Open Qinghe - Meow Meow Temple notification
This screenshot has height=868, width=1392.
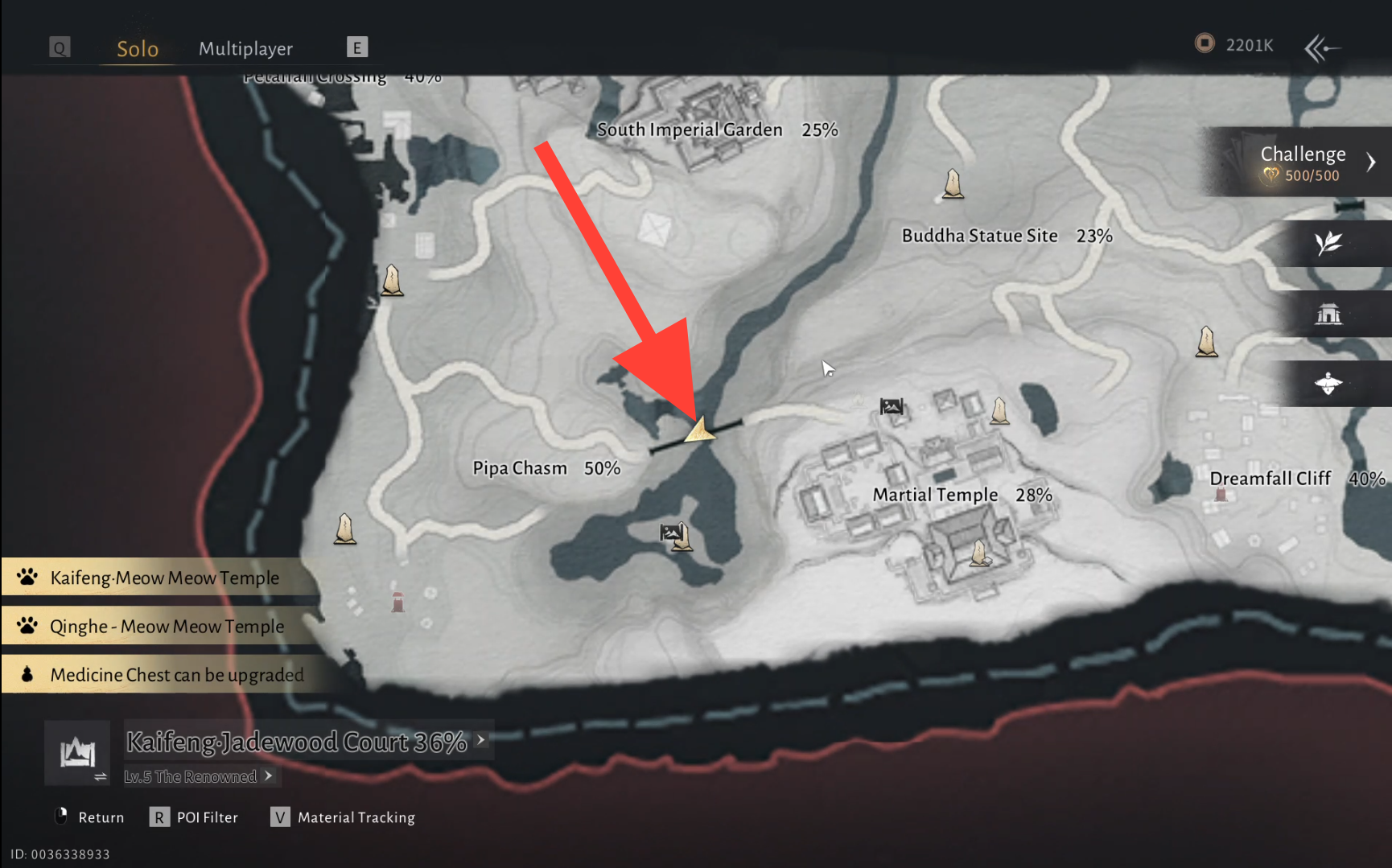167,627
